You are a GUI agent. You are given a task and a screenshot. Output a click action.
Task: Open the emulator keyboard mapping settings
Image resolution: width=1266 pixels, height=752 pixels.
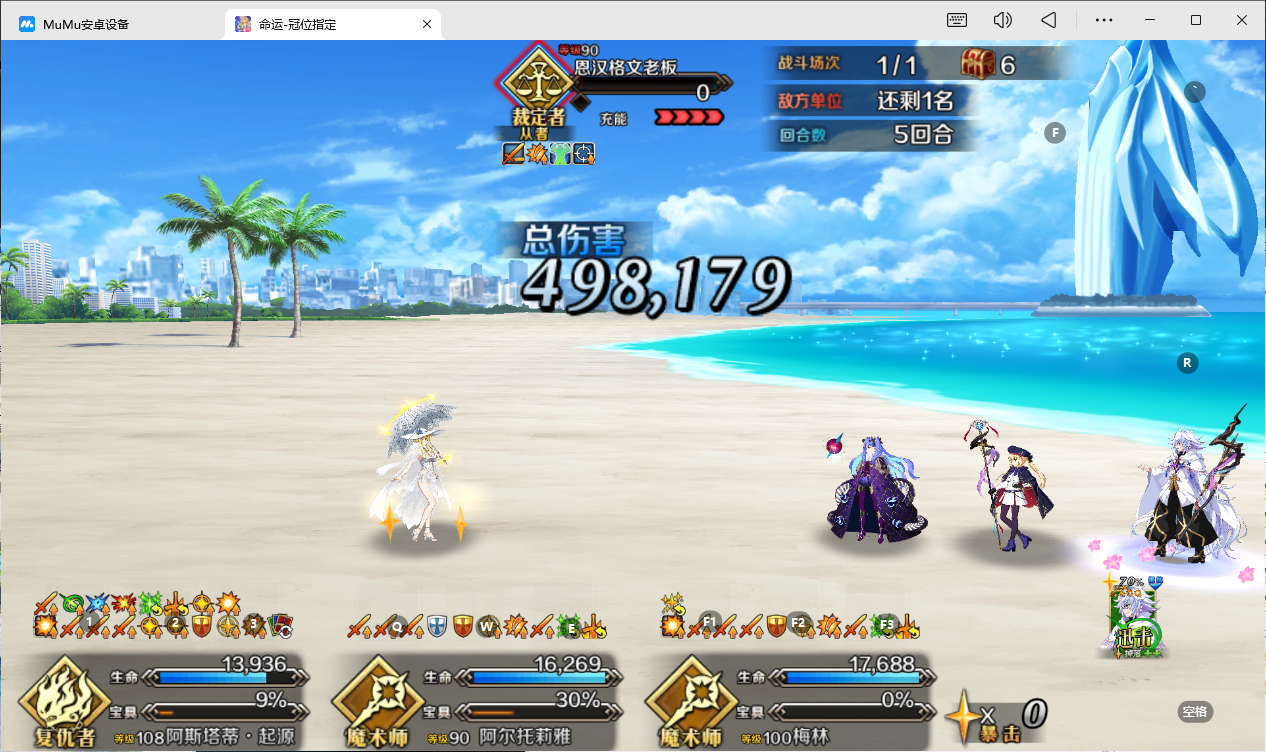(x=957, y=20)
